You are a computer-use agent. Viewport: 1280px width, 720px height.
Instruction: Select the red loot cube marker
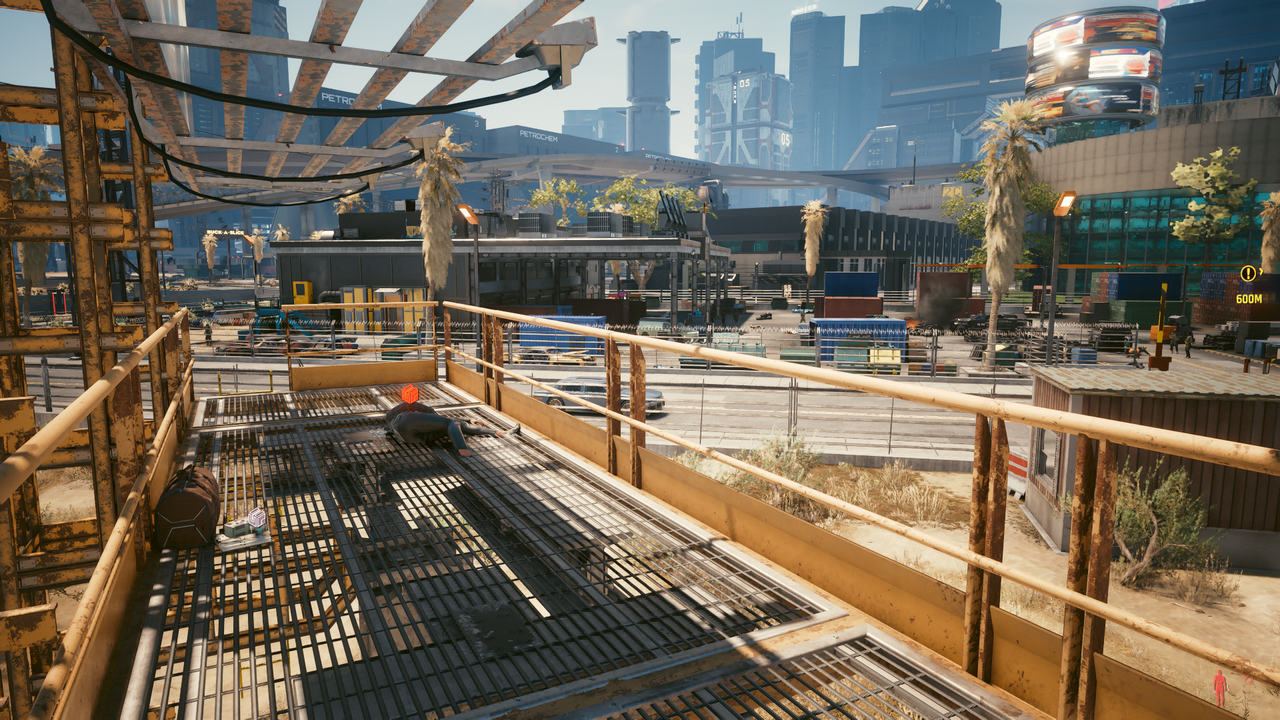coord(409,394)
